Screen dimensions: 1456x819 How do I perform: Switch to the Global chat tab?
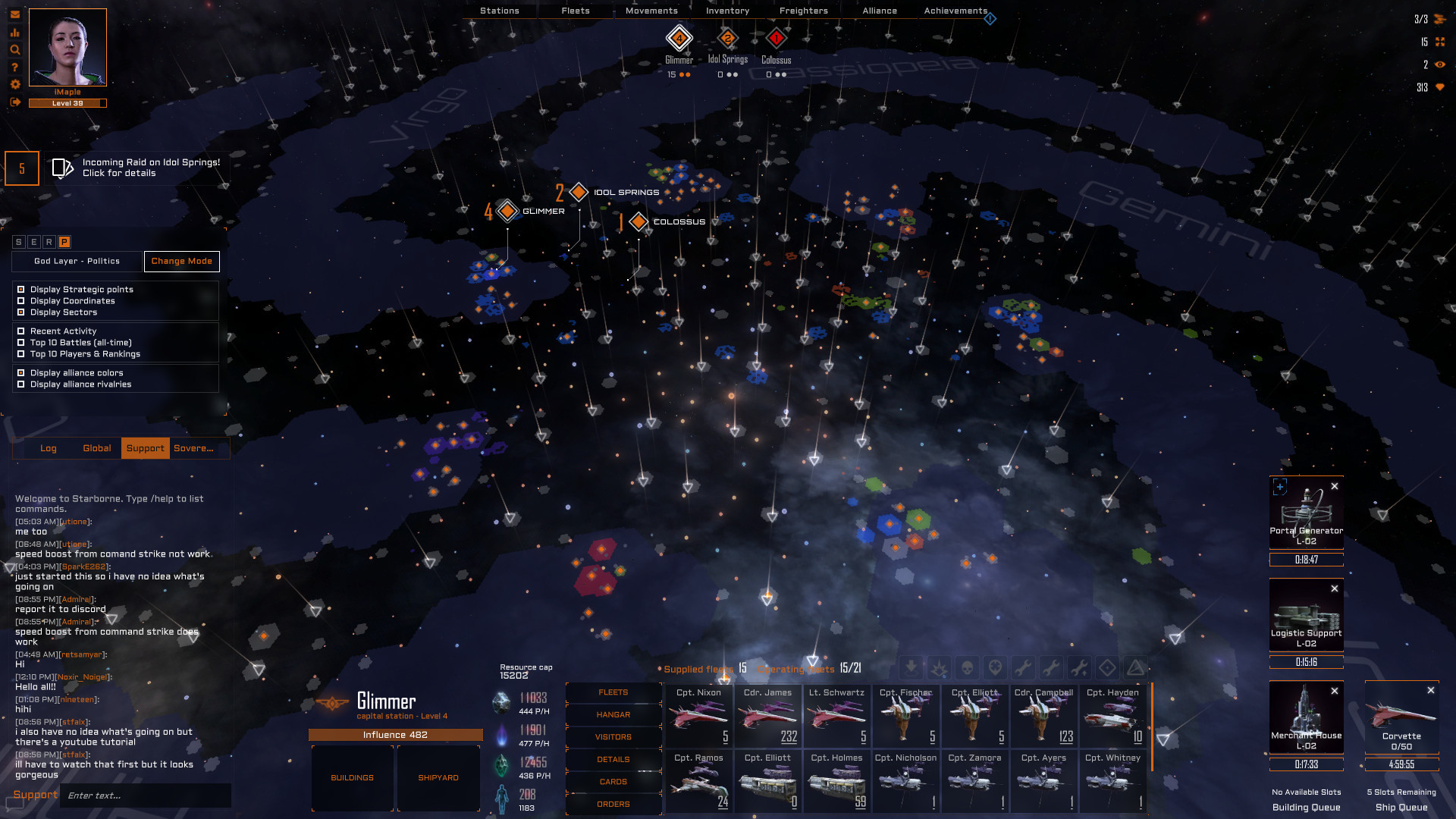97,448
